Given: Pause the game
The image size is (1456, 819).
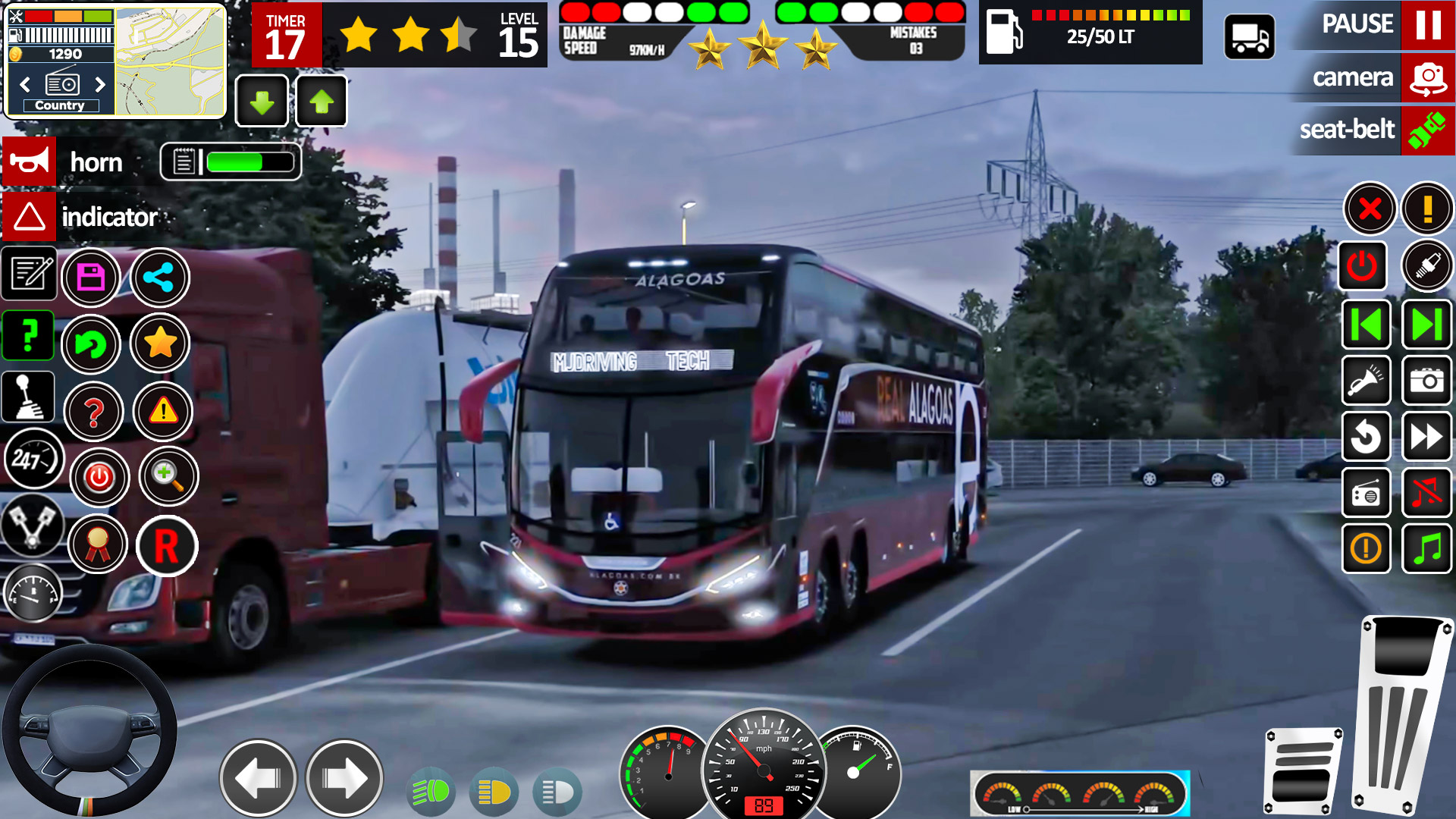Looking at the screenshot, I should pos(1428,25).
